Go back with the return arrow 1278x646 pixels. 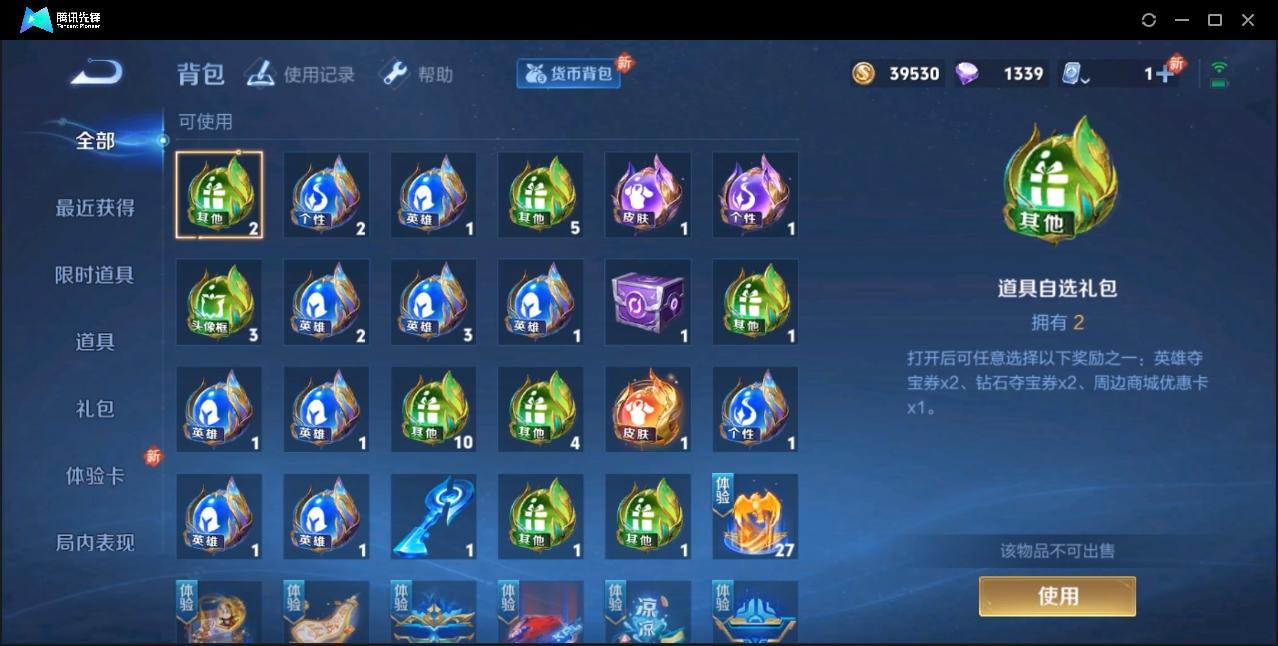pyautogui.click(x=97, y=73)
